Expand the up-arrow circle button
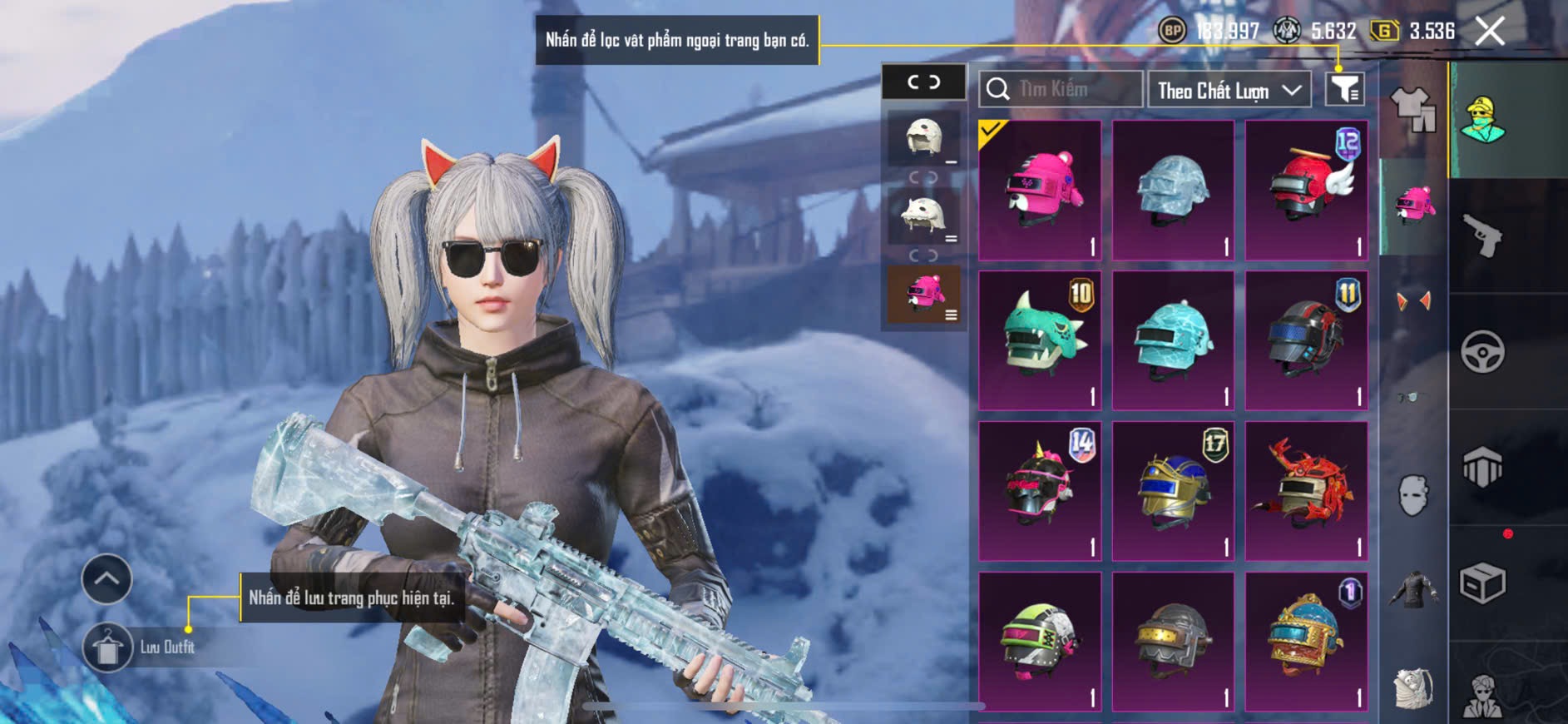Viewport: 1568px width, 724px height. click(106, 578)
